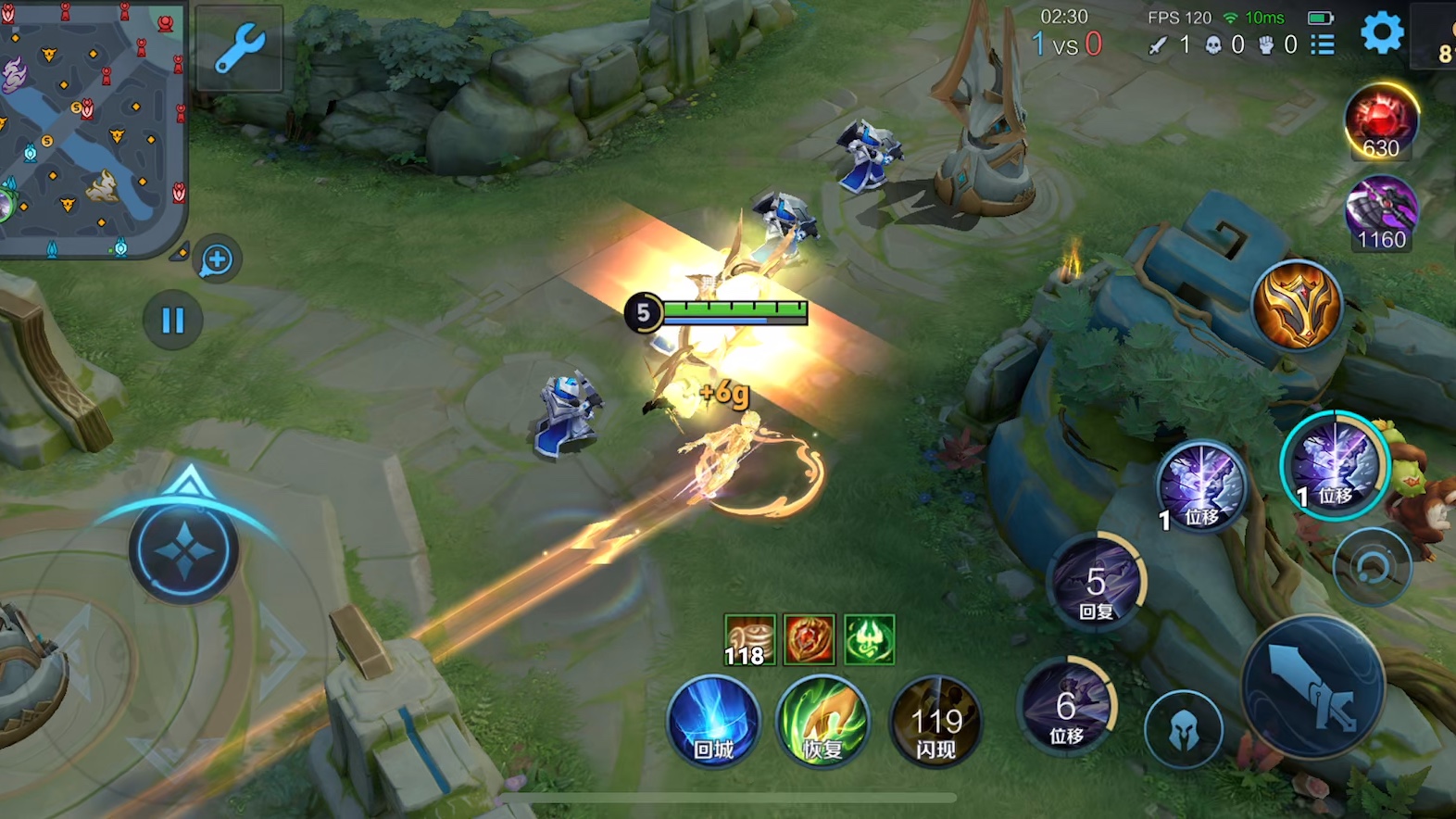The width and height of the screenshot is (1456, 819).
Task: Buy the recommended item costing 1160
Action: point(1381,213)
